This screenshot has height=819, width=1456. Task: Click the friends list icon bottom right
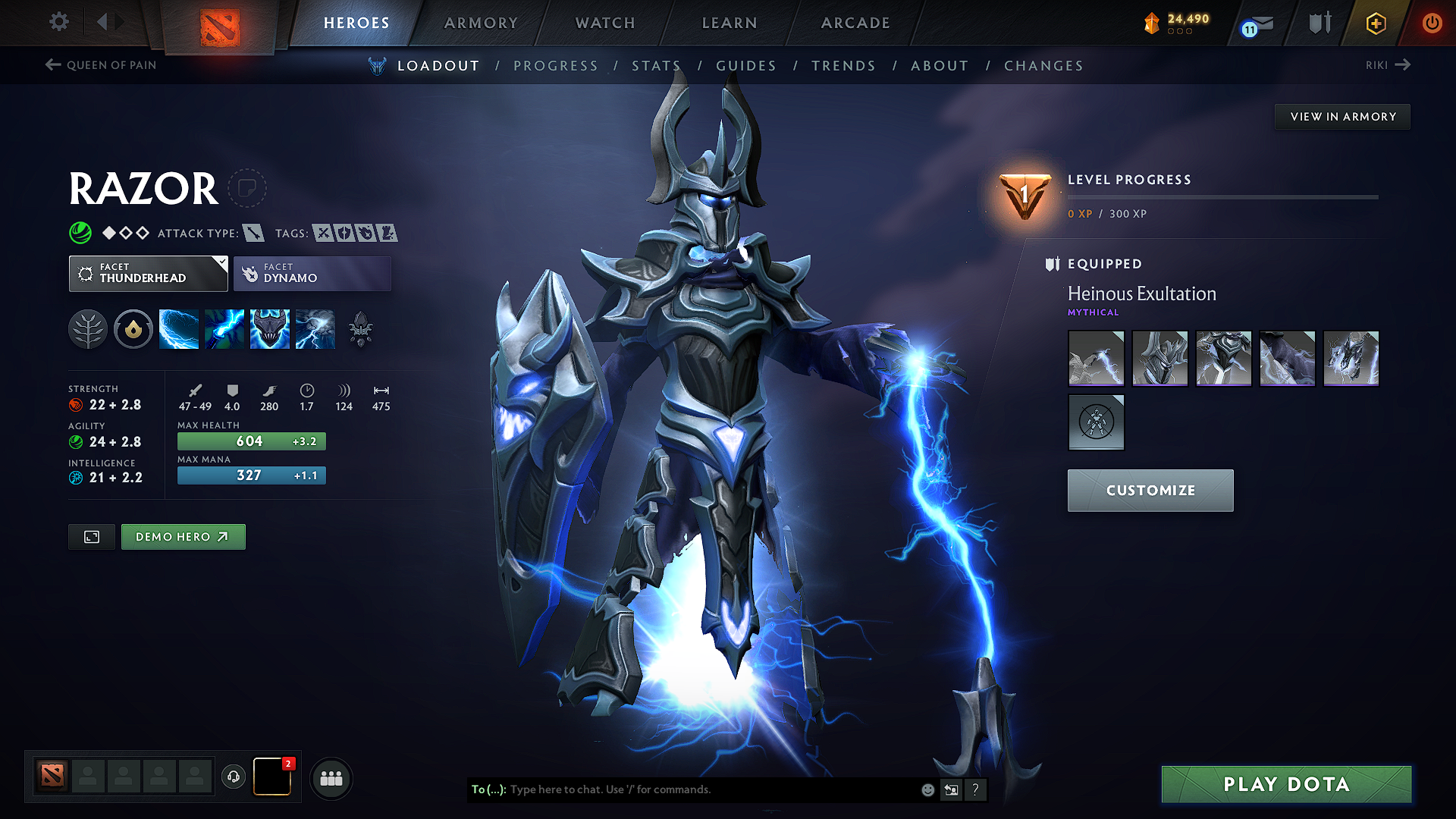tap(331, 777)
